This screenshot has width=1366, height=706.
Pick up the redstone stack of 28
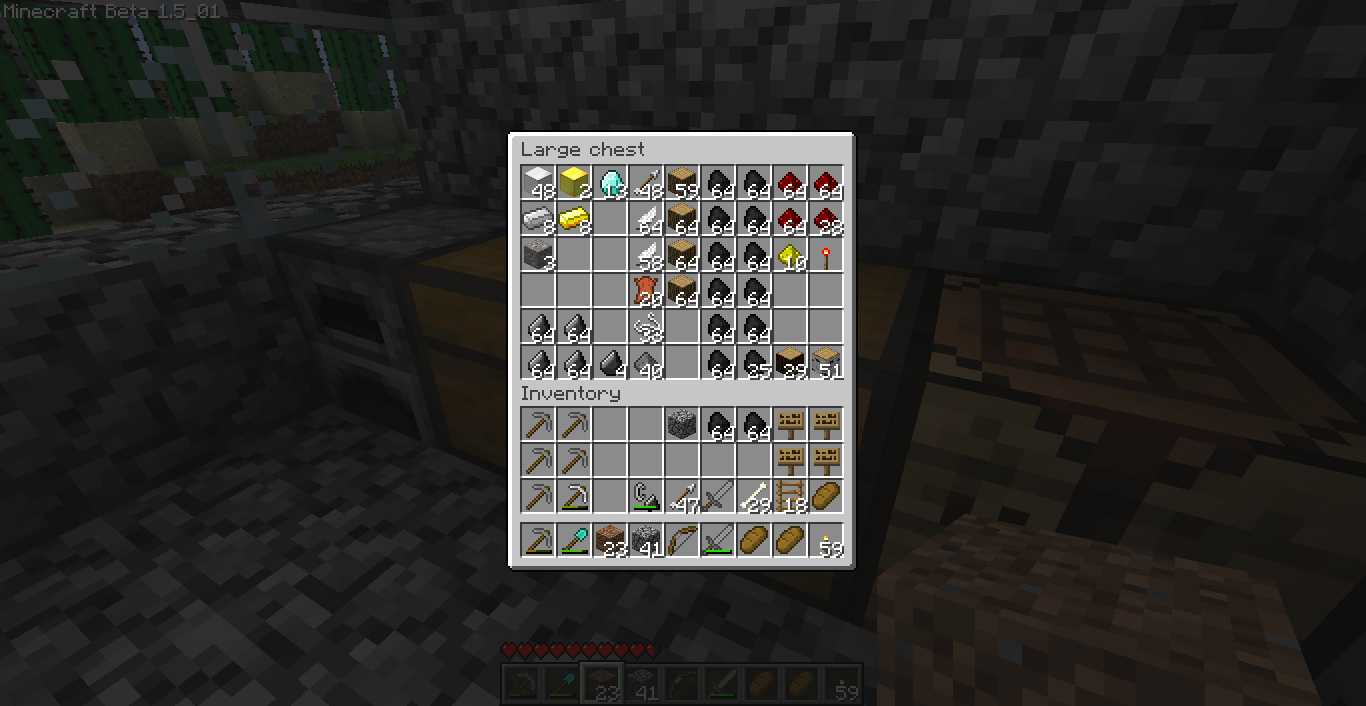click(x=826, y=219)
